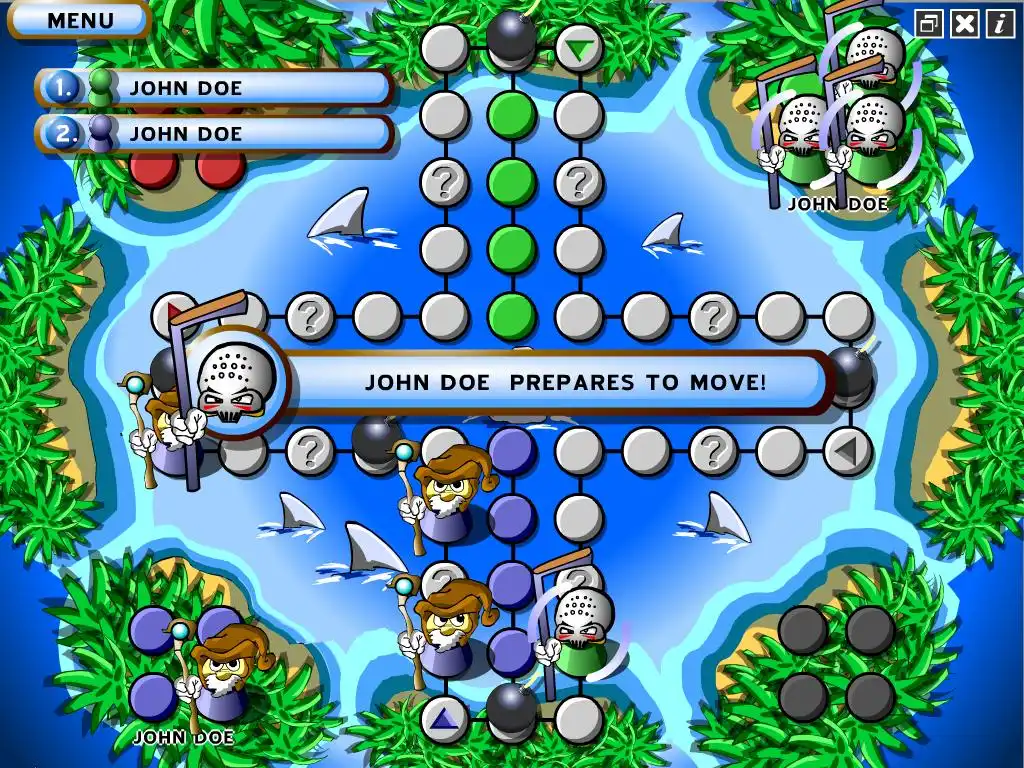Select player 2 John Doe with blue pawn
The image size is (1024, 768).
click(214, 133)
